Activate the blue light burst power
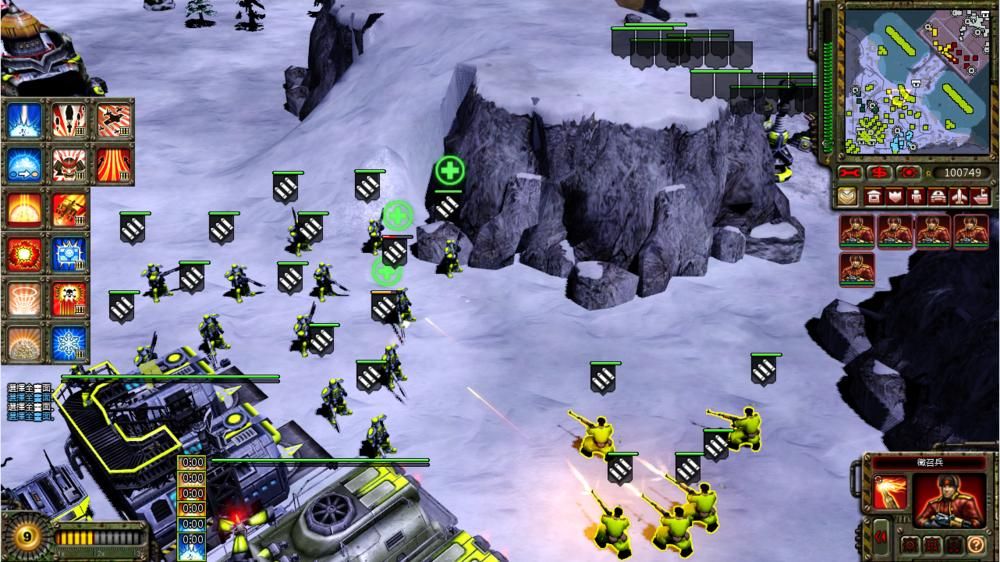Screen dimensions: 1000x562 (x=24, y=118)
